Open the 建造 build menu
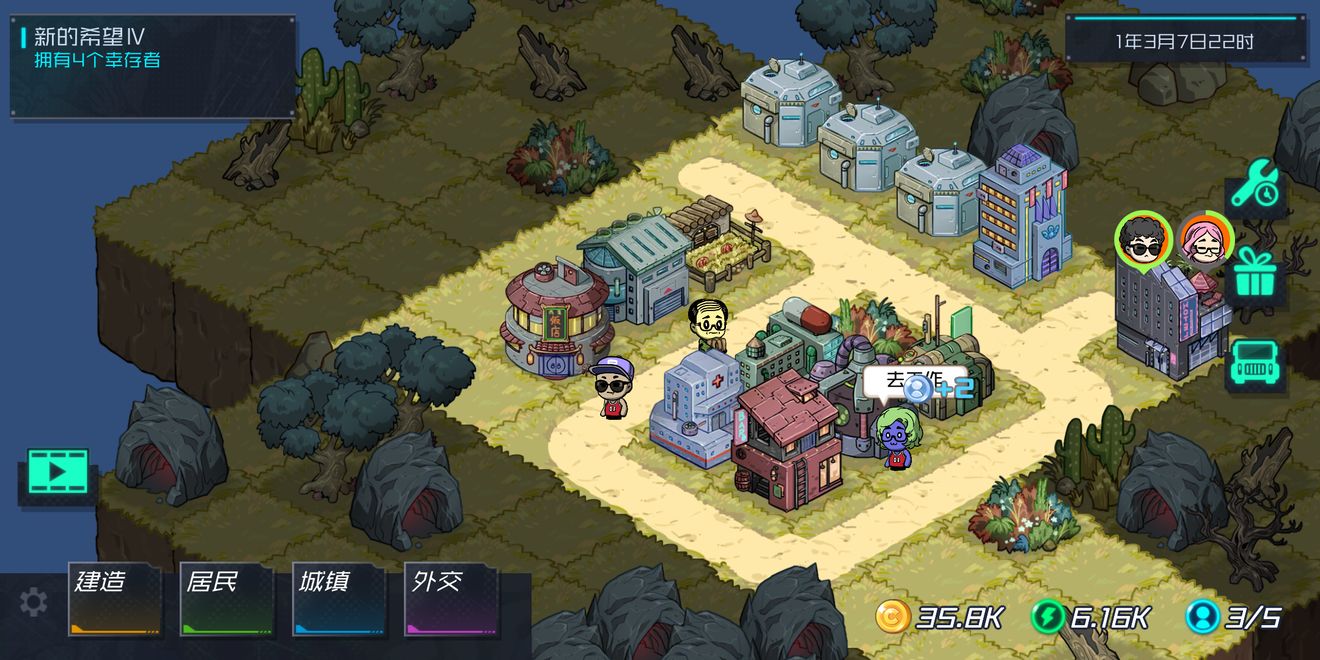 pyautogui.click(x=114, y=599)
